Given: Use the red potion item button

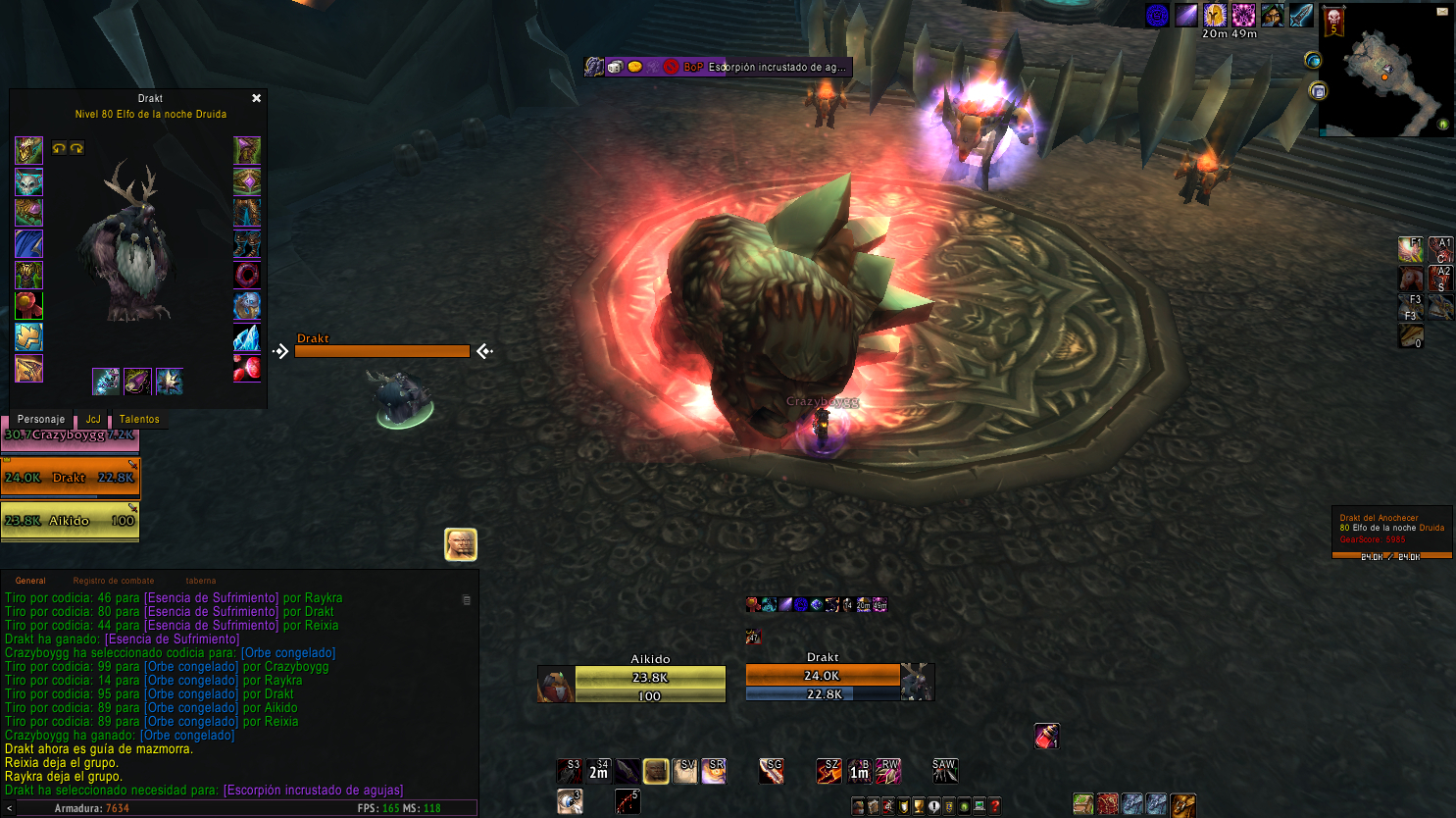Looking at the screenshot, I should click(x=1046, y=736).
